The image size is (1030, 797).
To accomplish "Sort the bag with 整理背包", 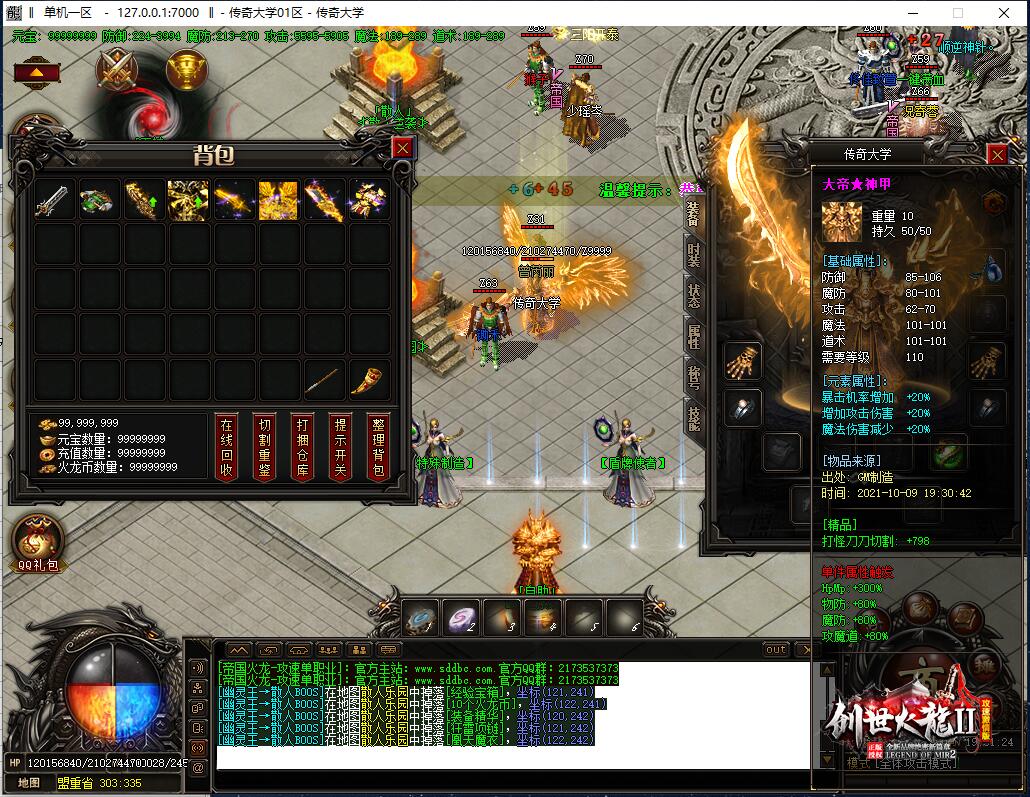I will pyautogui.click(x=378, y=446).
